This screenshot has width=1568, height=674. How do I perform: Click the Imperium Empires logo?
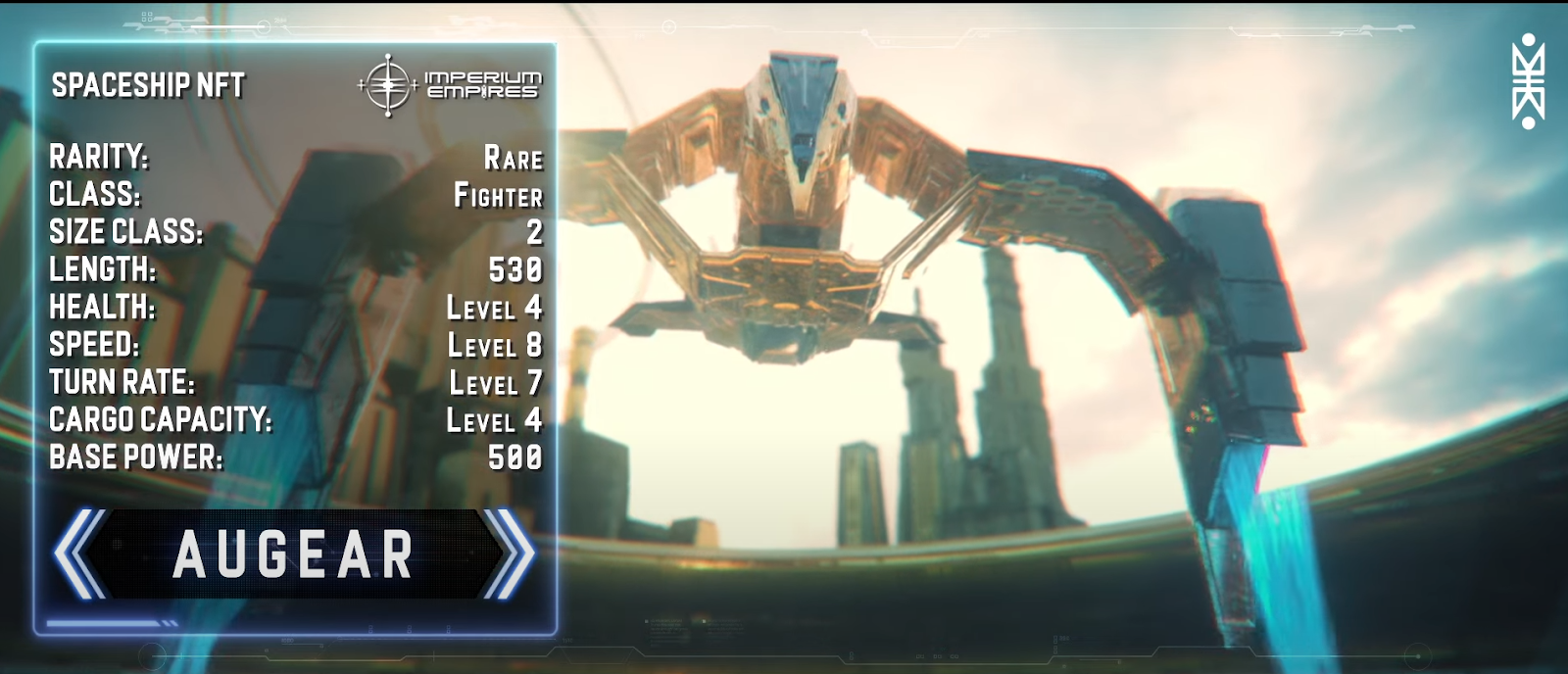pyautogui.click(x=450, y=85)
